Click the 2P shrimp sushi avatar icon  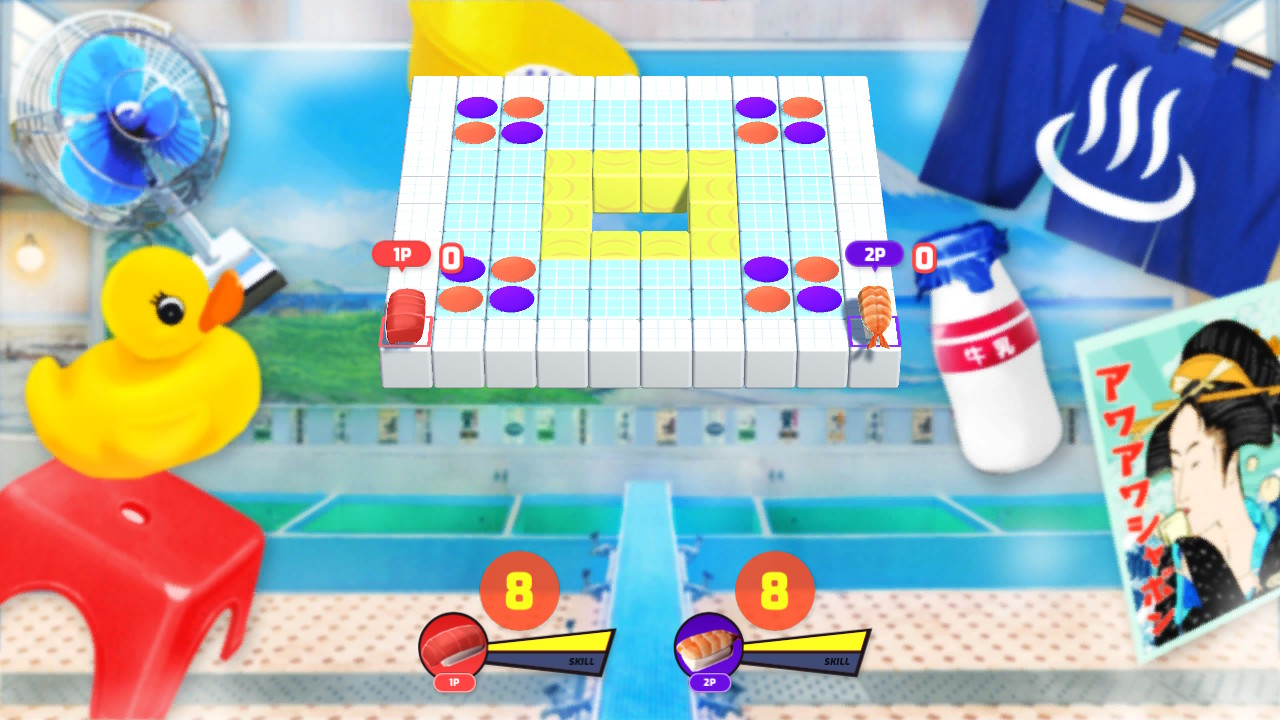click(x=708, y=645)
